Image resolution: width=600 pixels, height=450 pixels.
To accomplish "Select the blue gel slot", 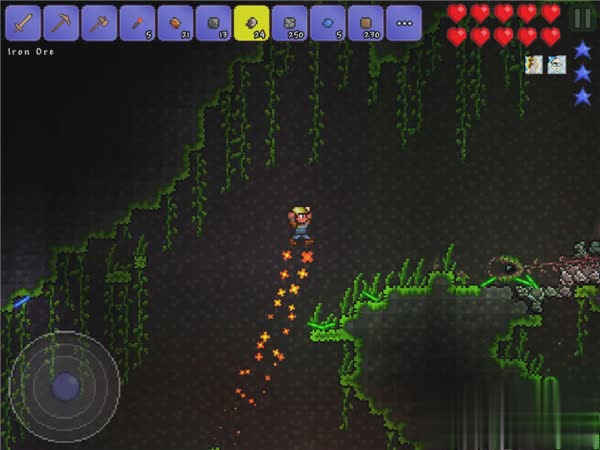I will [x=328, y=22].
